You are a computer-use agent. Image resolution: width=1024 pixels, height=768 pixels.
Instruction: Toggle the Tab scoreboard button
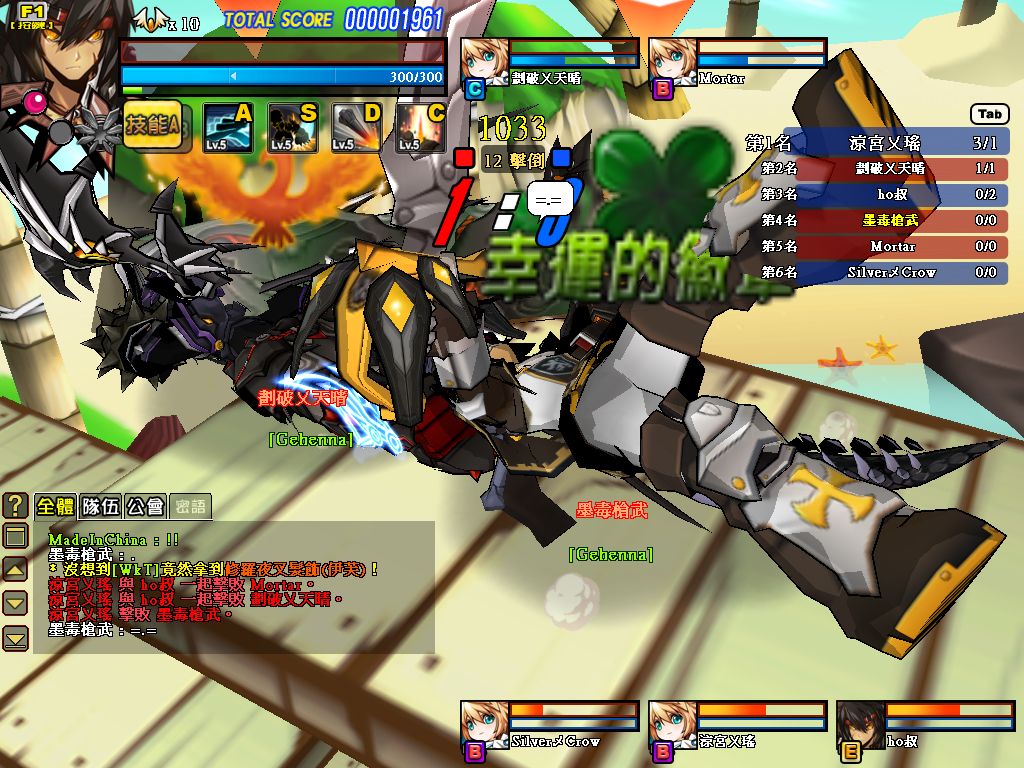click(990, 114)
